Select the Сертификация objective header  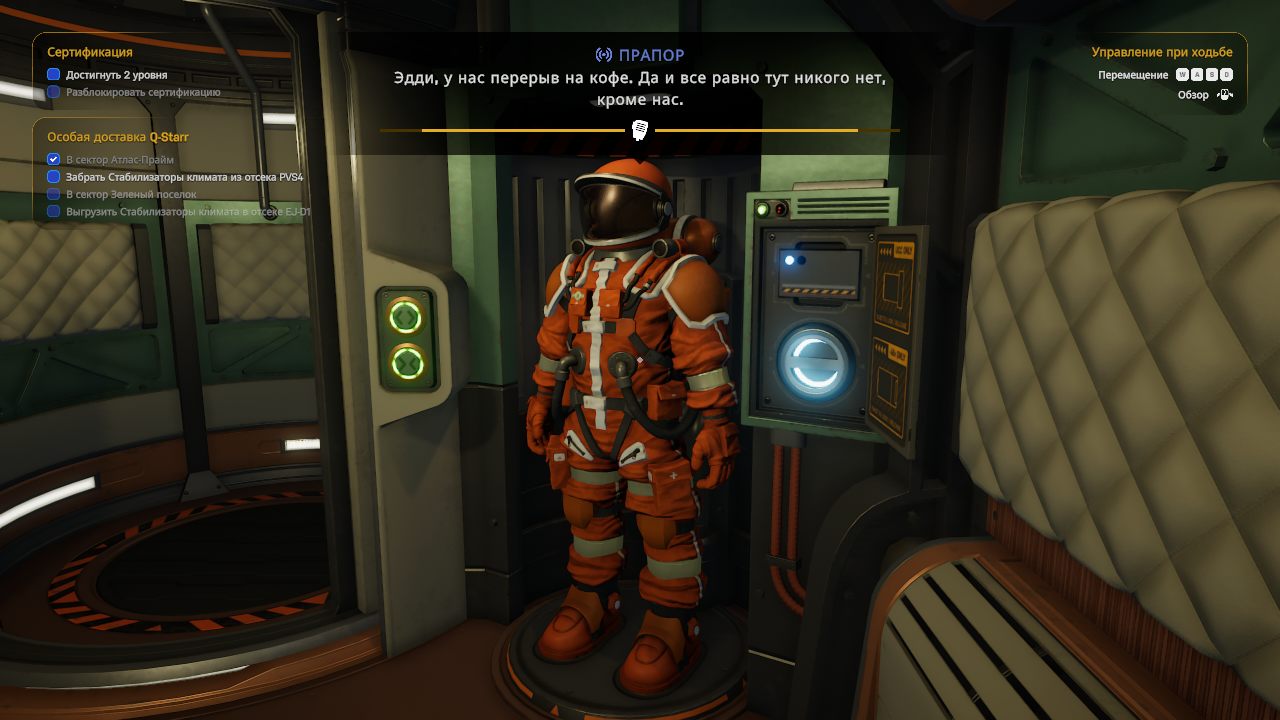90,52
